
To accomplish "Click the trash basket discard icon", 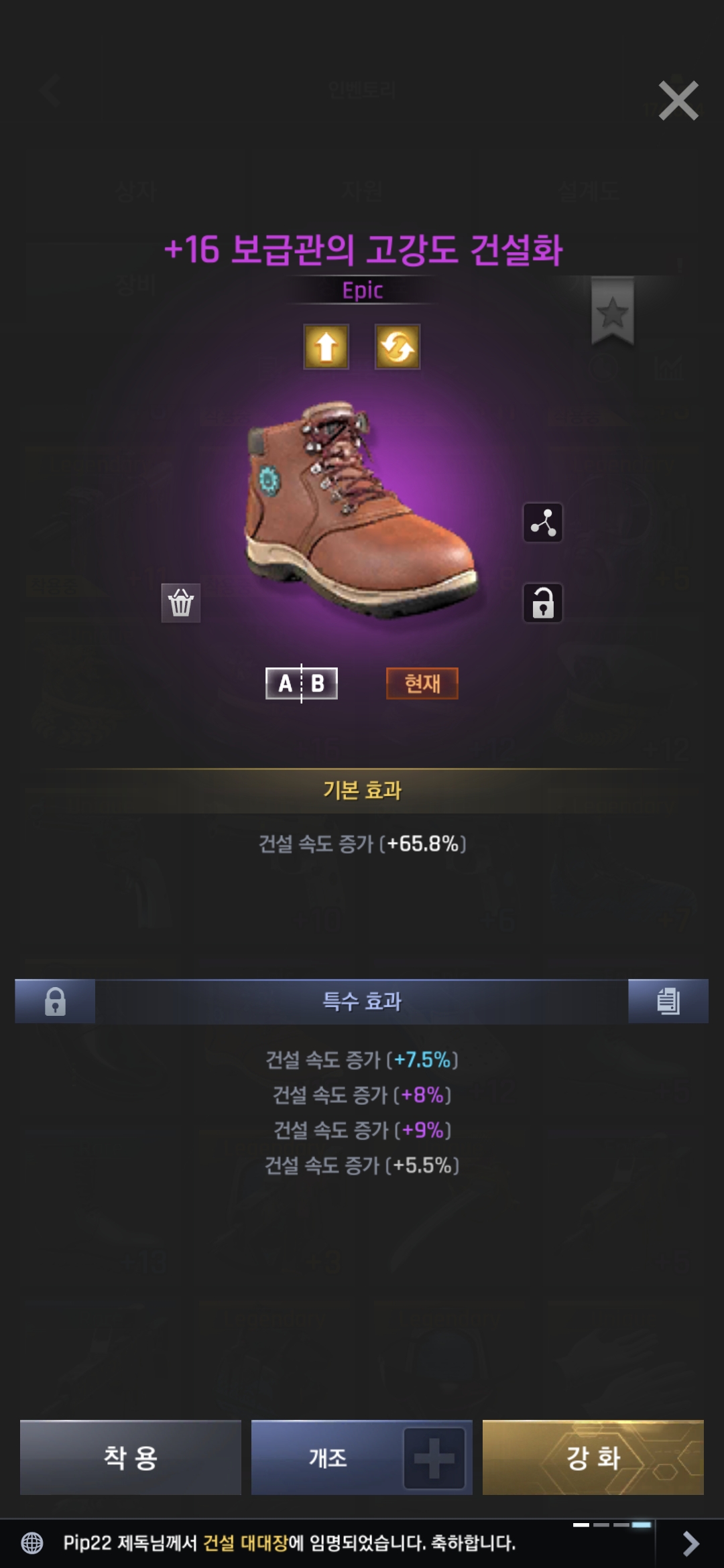I will point(181,603).
